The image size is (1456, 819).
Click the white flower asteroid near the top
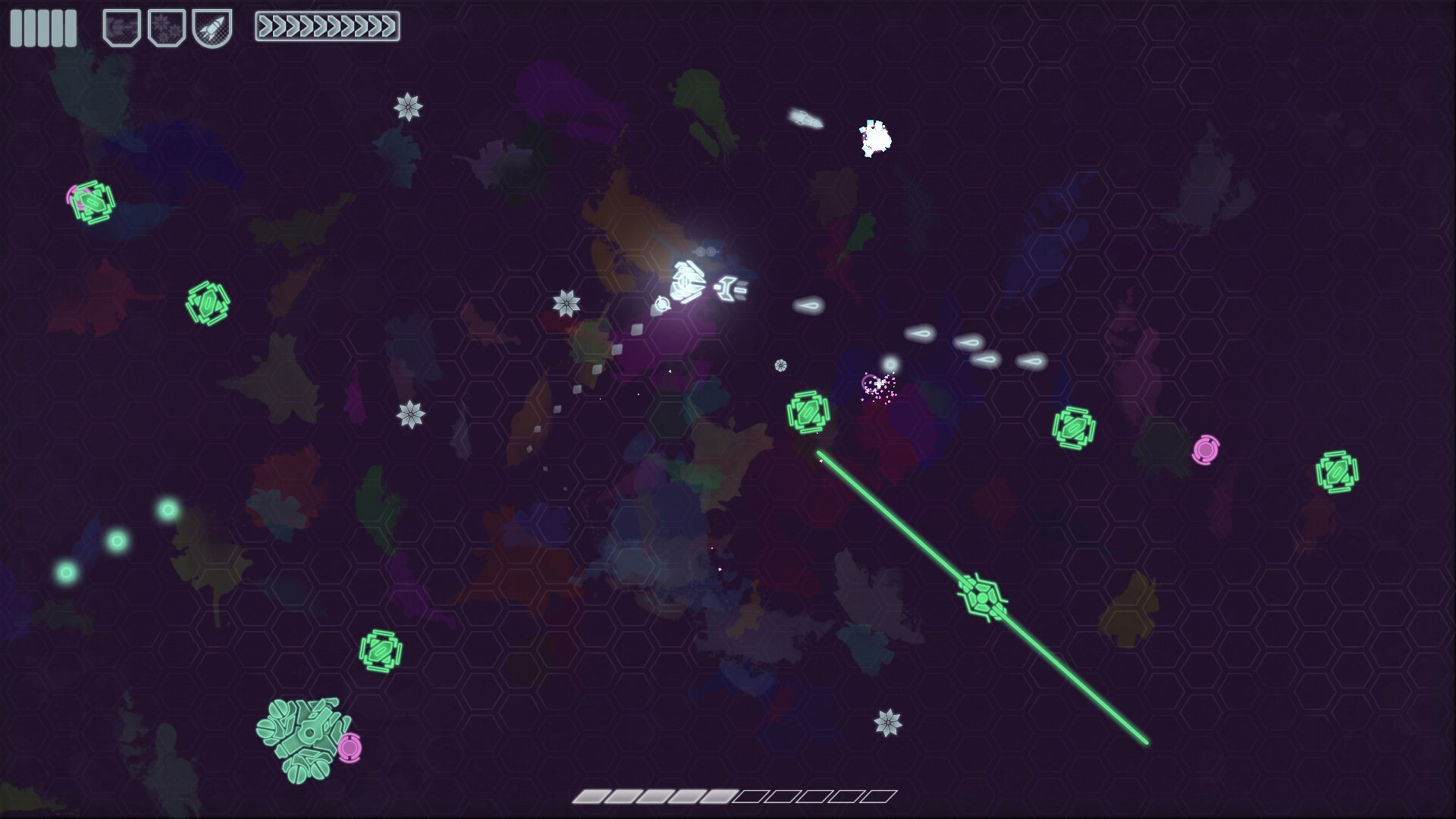coord(407,108)
